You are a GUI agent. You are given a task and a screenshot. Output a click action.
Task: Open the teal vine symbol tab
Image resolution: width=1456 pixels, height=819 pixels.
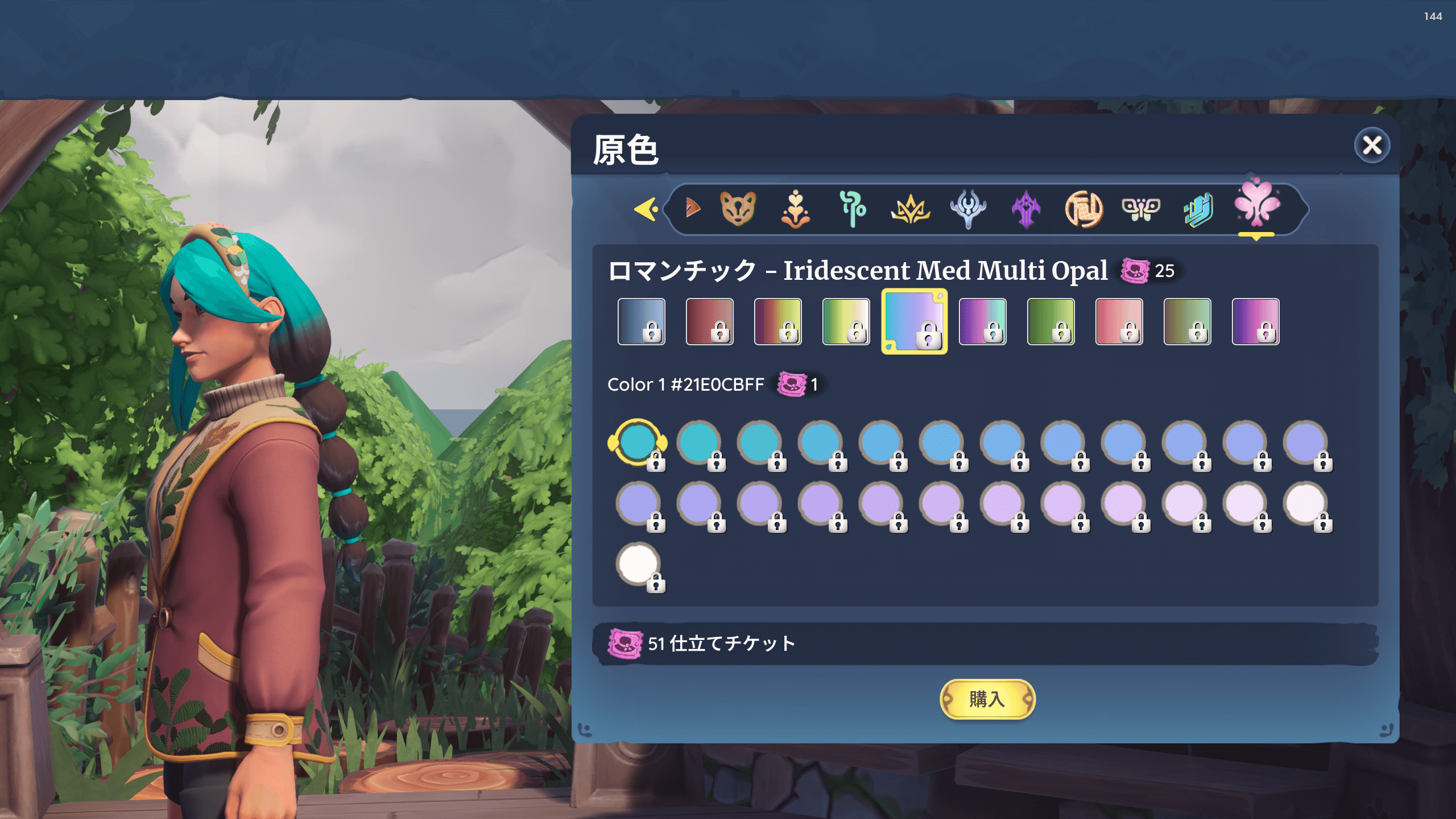[853, 209]
